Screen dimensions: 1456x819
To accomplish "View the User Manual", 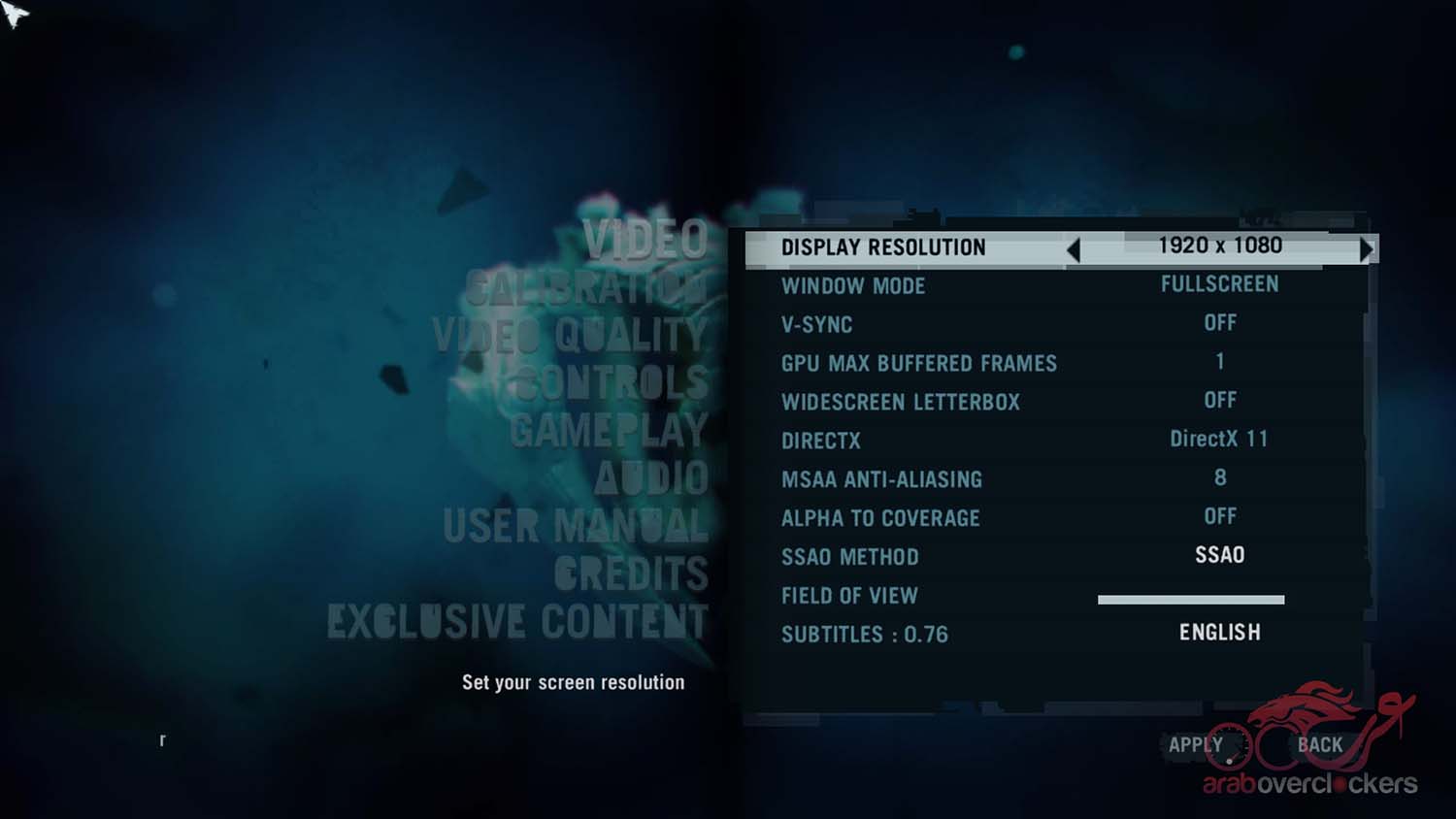I will point(575,526).
